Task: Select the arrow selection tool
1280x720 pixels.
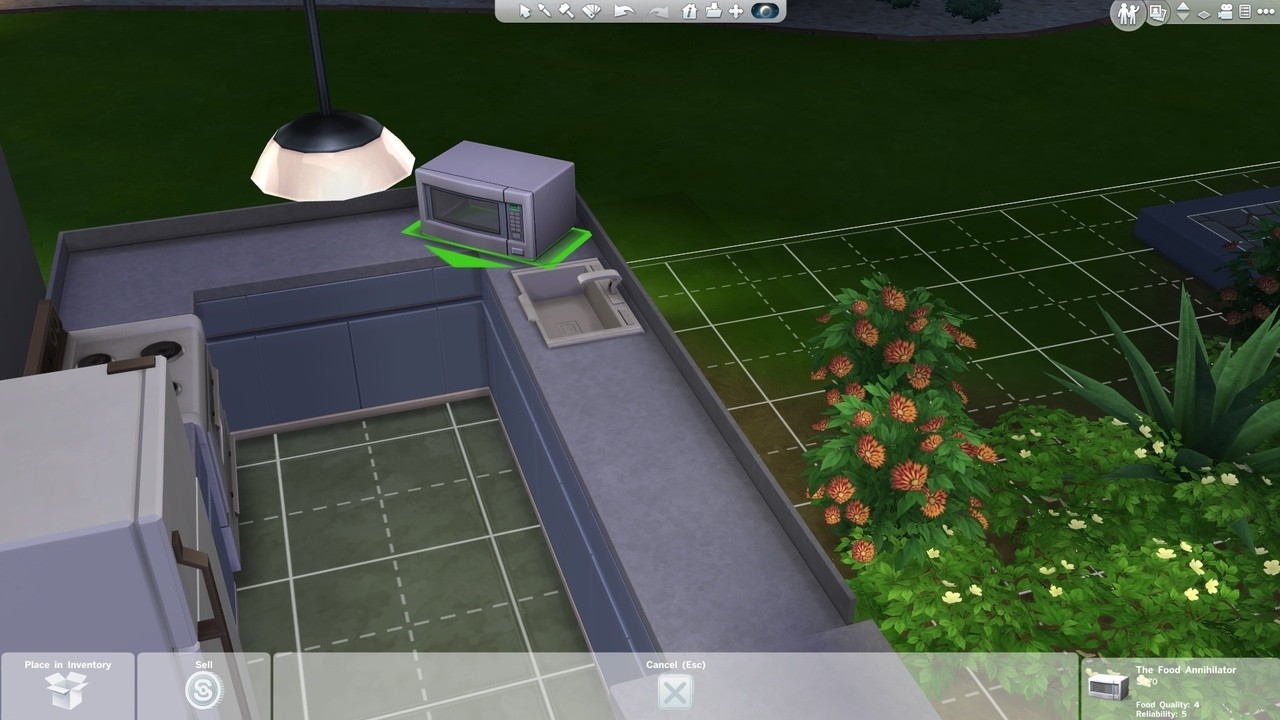Action: tap(525, 13)
